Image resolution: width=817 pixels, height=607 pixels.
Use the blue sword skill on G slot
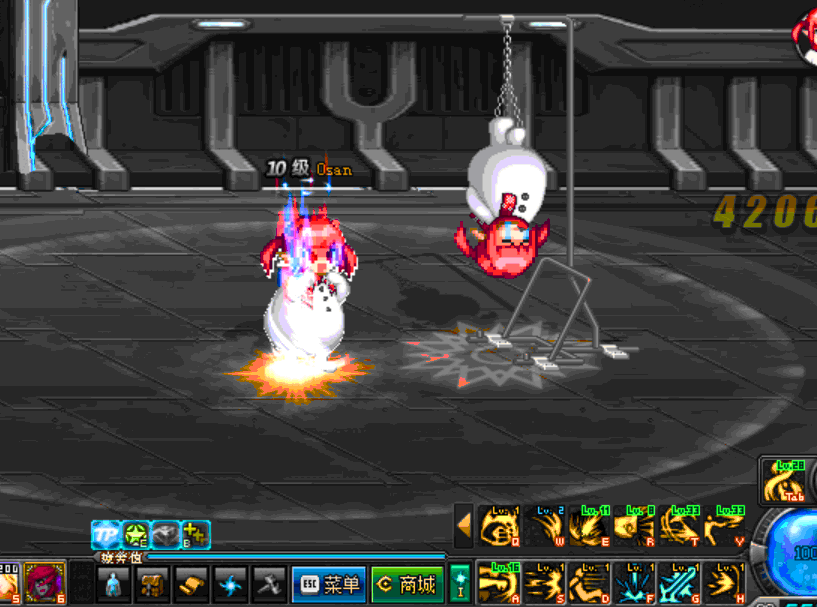point(678,582)
